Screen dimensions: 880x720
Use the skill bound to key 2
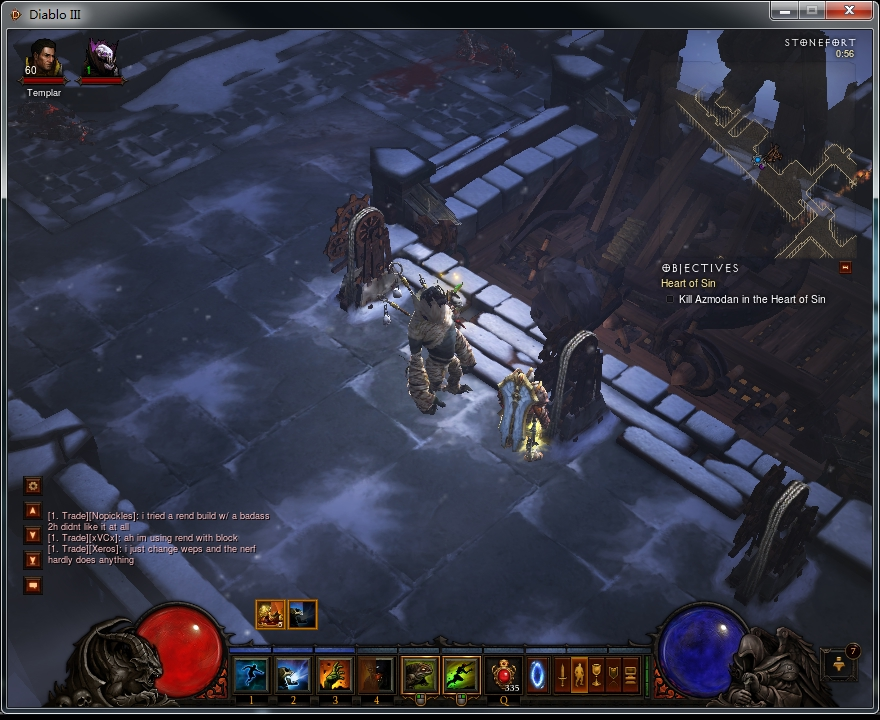[293, 675]
